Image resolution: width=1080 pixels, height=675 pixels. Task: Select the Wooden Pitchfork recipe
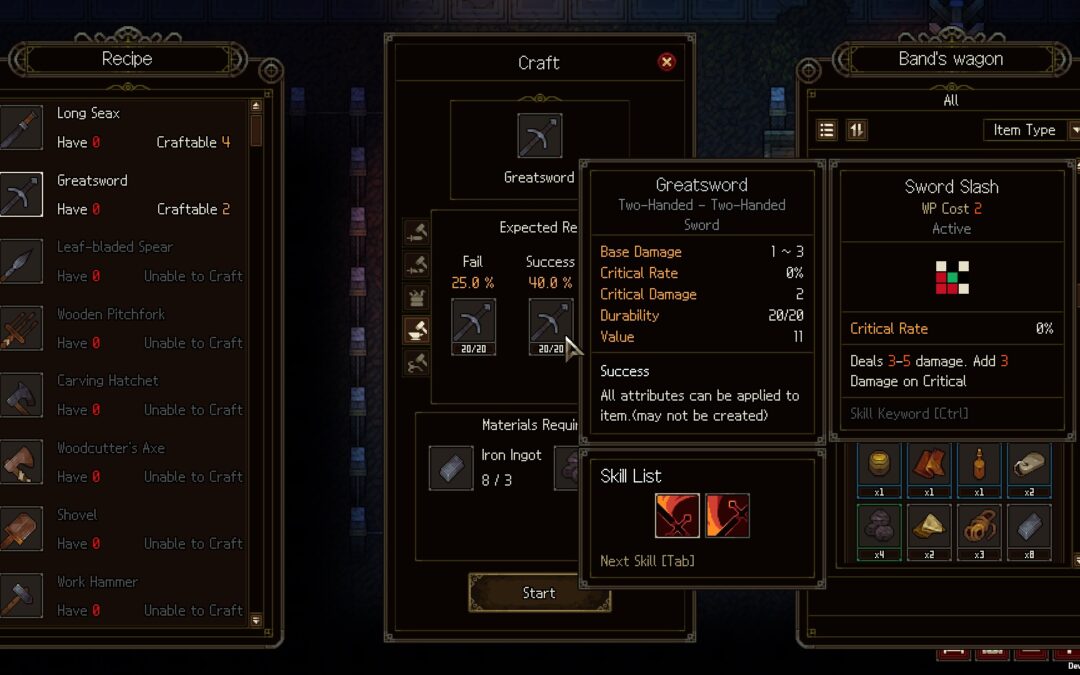point(125,329)
